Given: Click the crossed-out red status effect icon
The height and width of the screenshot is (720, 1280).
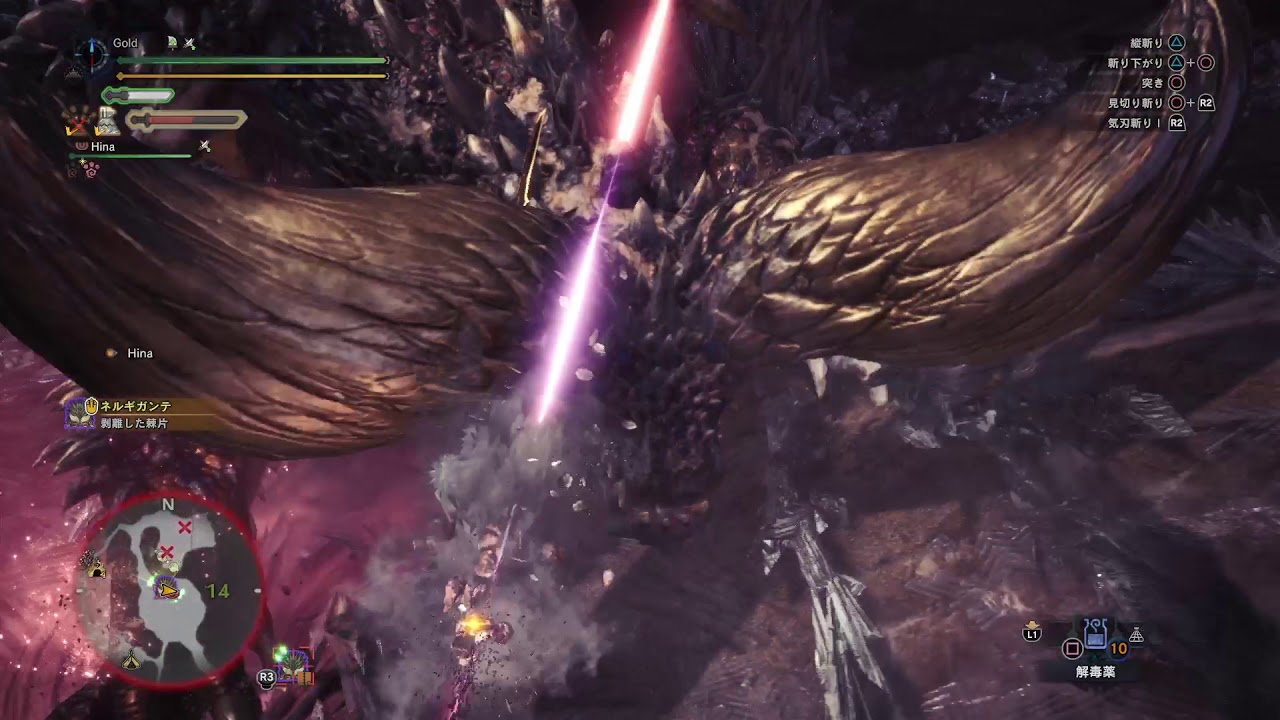Looking at the screenshot, I should (x=78, y=123).
